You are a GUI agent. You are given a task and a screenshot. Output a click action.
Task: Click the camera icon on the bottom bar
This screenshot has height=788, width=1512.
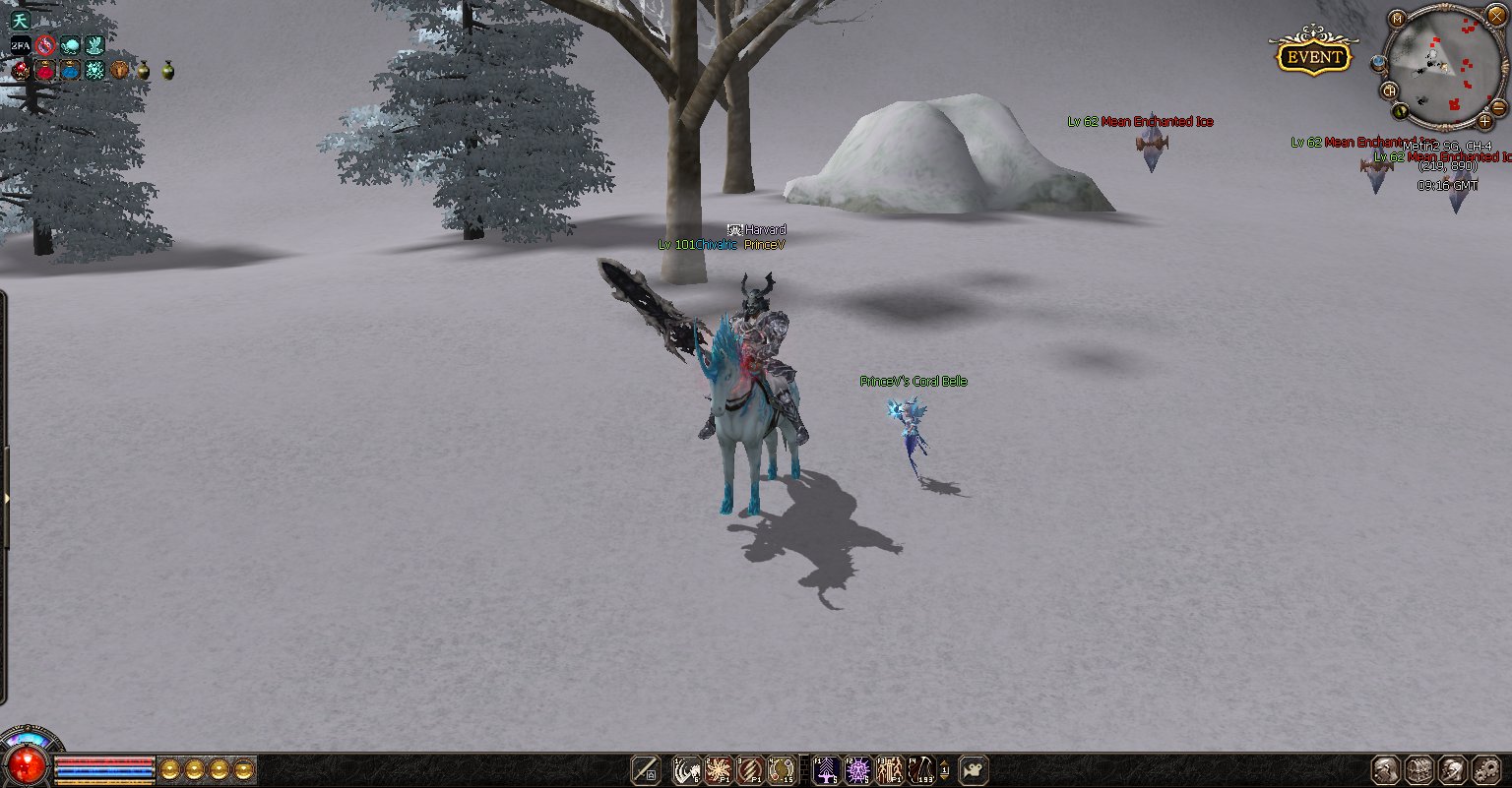974,770
